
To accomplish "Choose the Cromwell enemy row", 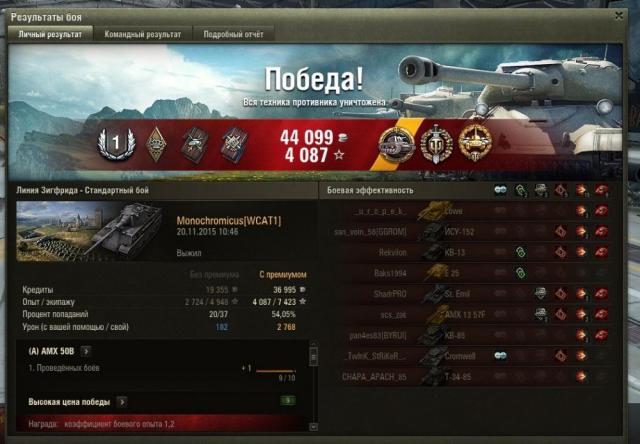I will pyautogui.click(x=470, y=355).
